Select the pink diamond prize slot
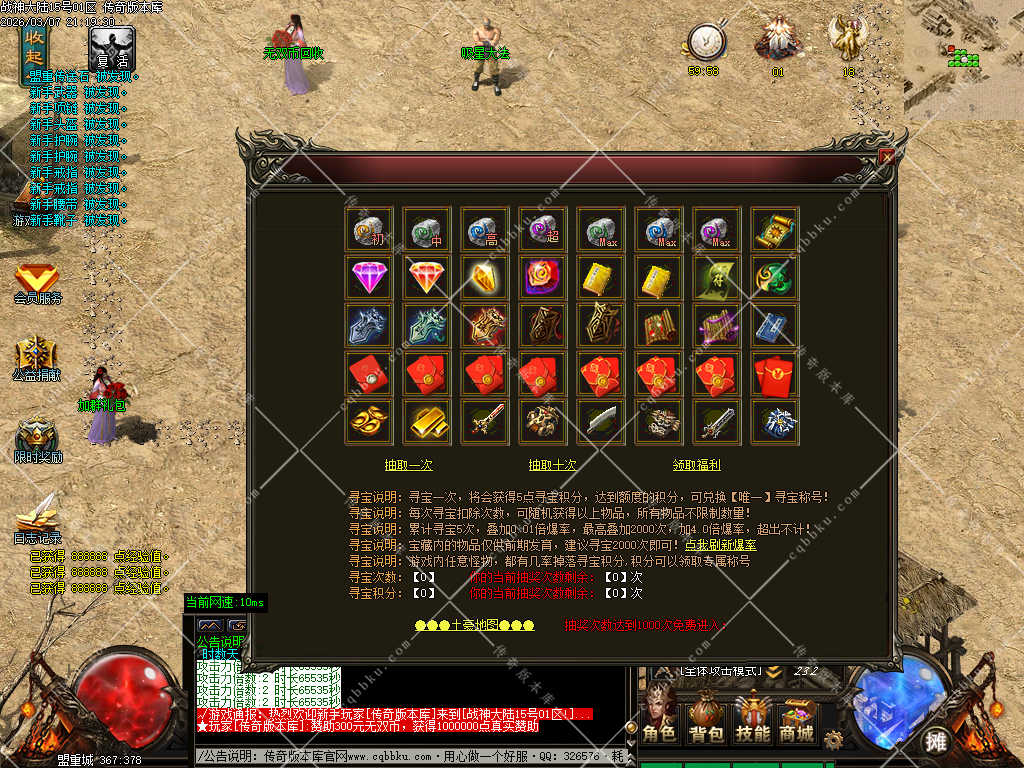The height and width of the screenshot is (768, 1024). coord(370,277)
